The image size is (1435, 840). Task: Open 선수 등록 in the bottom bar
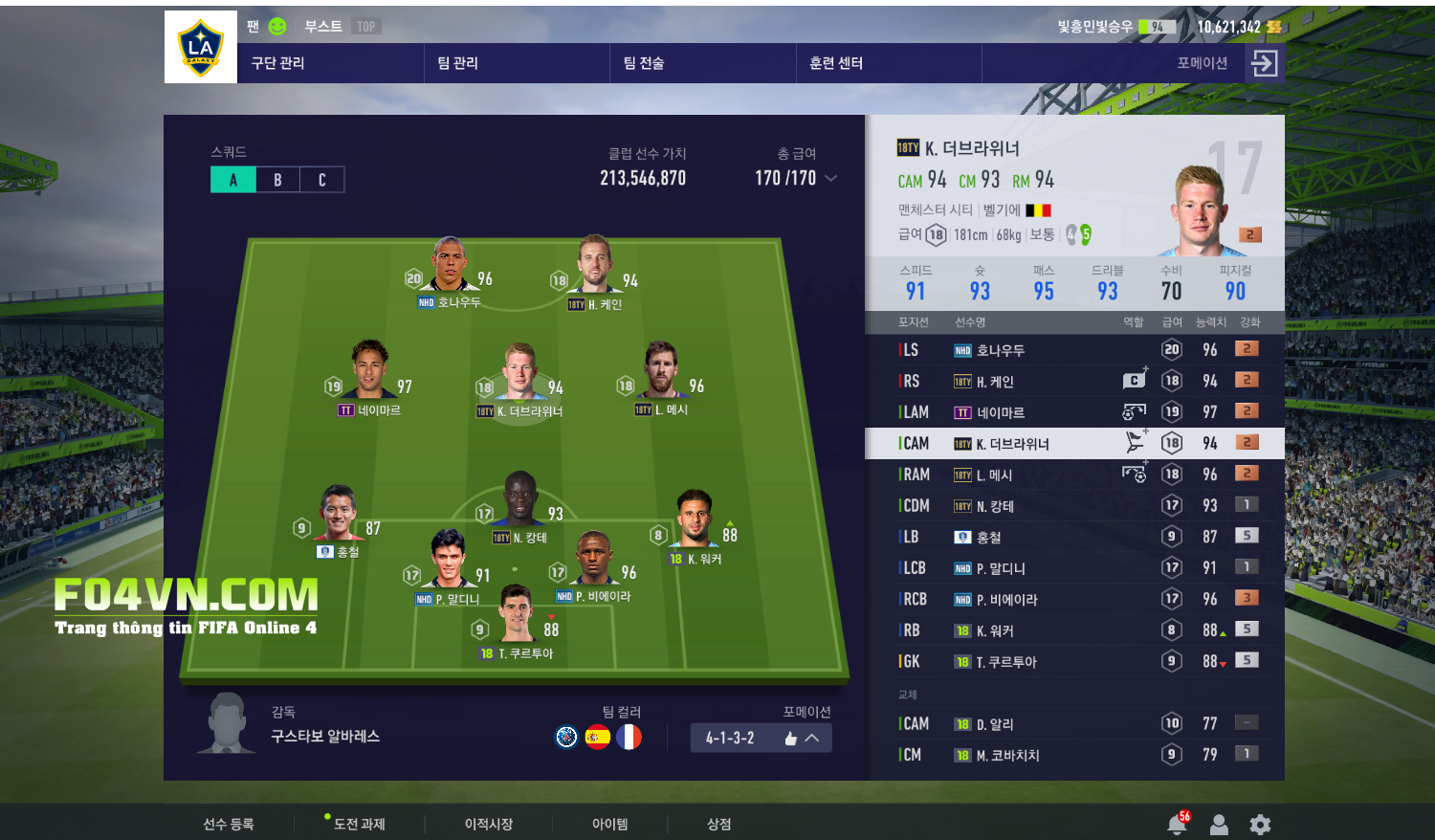tap(229, 824)
